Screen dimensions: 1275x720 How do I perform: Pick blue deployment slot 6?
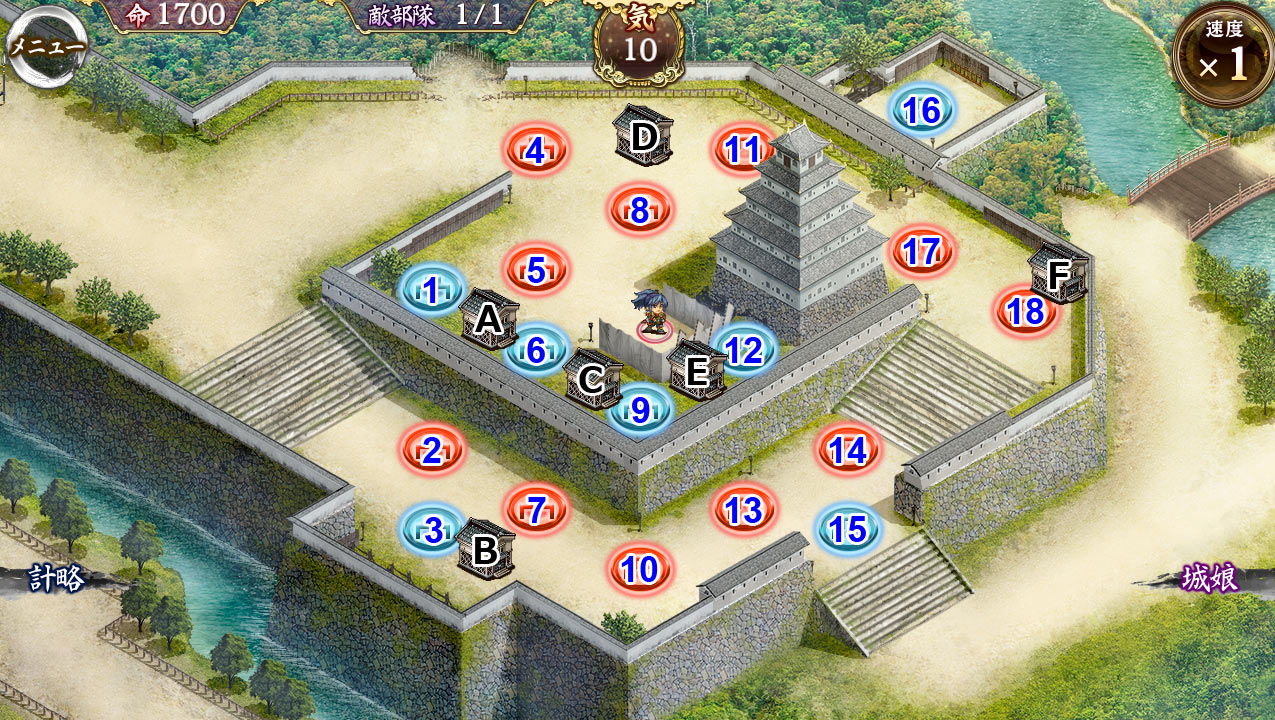536,351
